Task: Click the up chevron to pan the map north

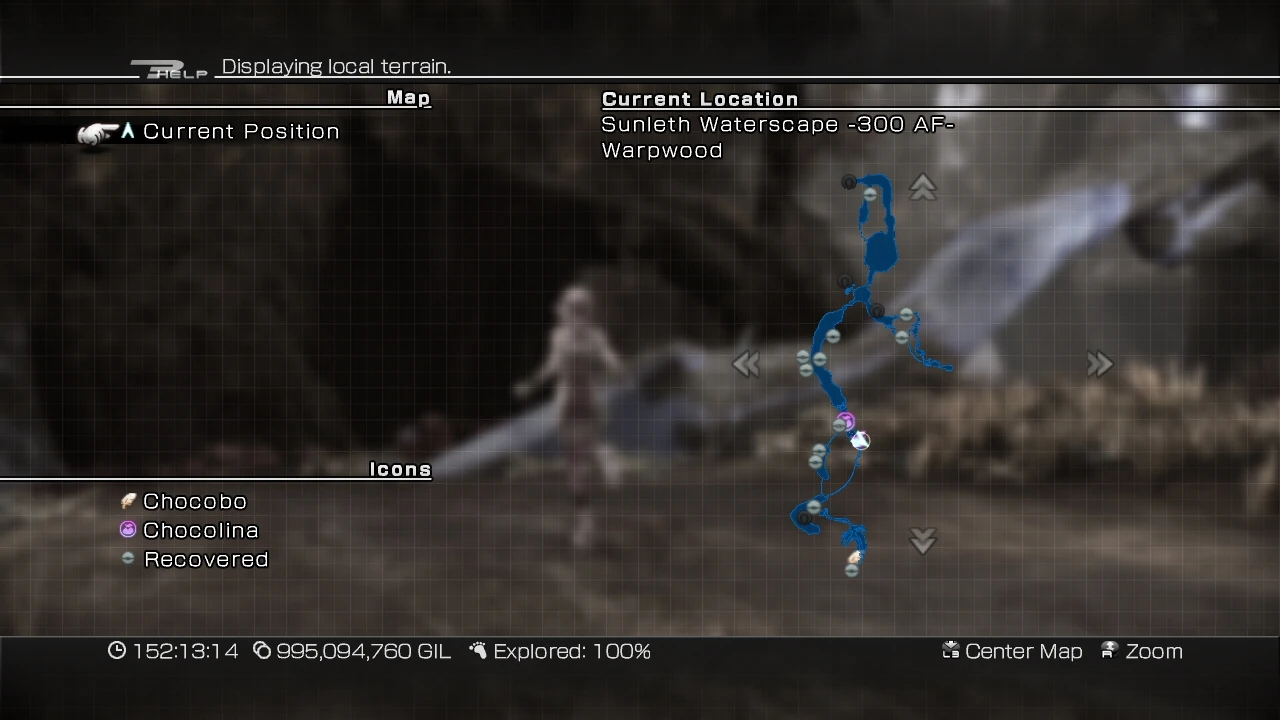Action: 922,186
